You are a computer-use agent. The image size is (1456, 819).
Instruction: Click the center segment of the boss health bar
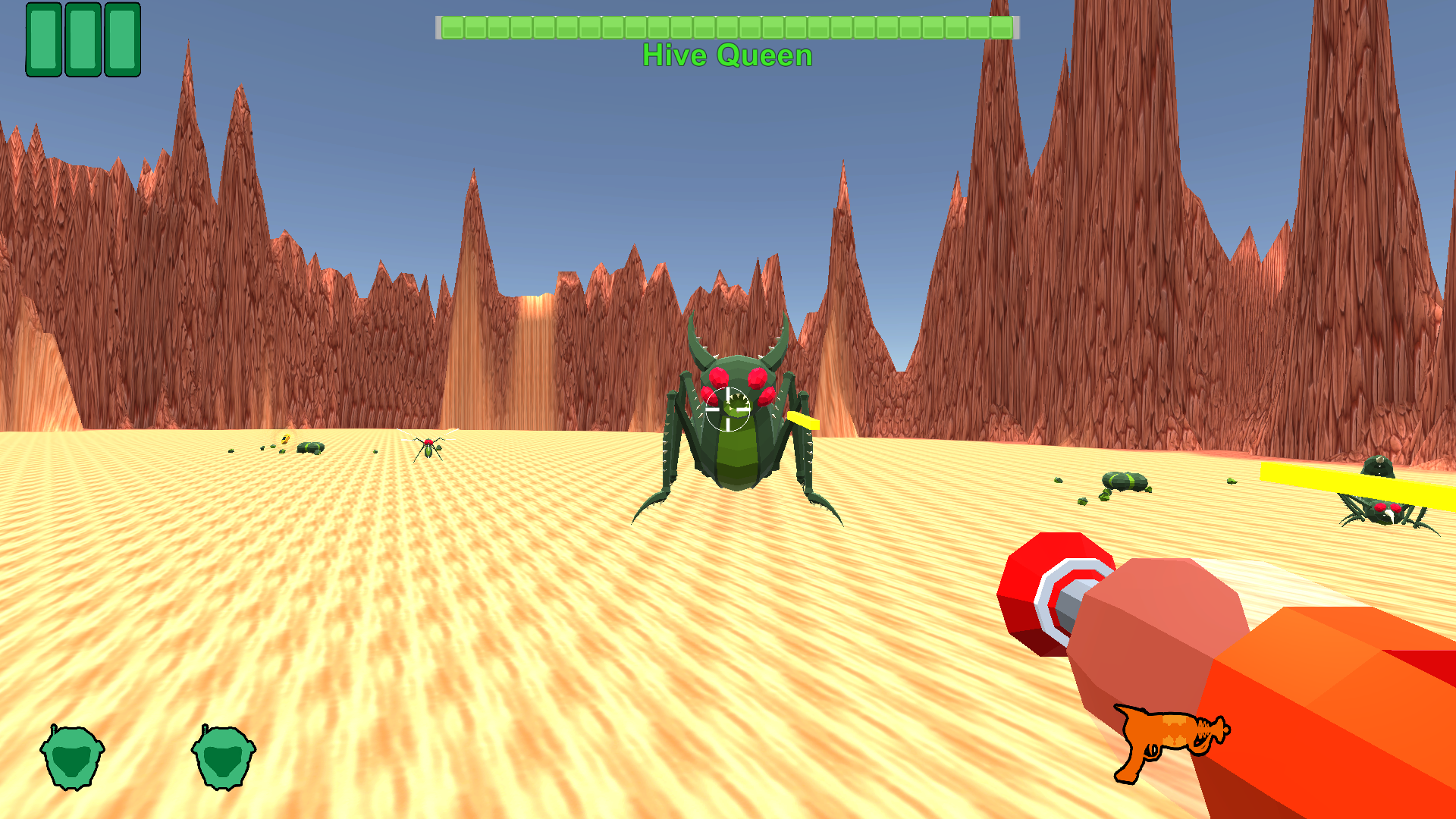tap(726, 30)
